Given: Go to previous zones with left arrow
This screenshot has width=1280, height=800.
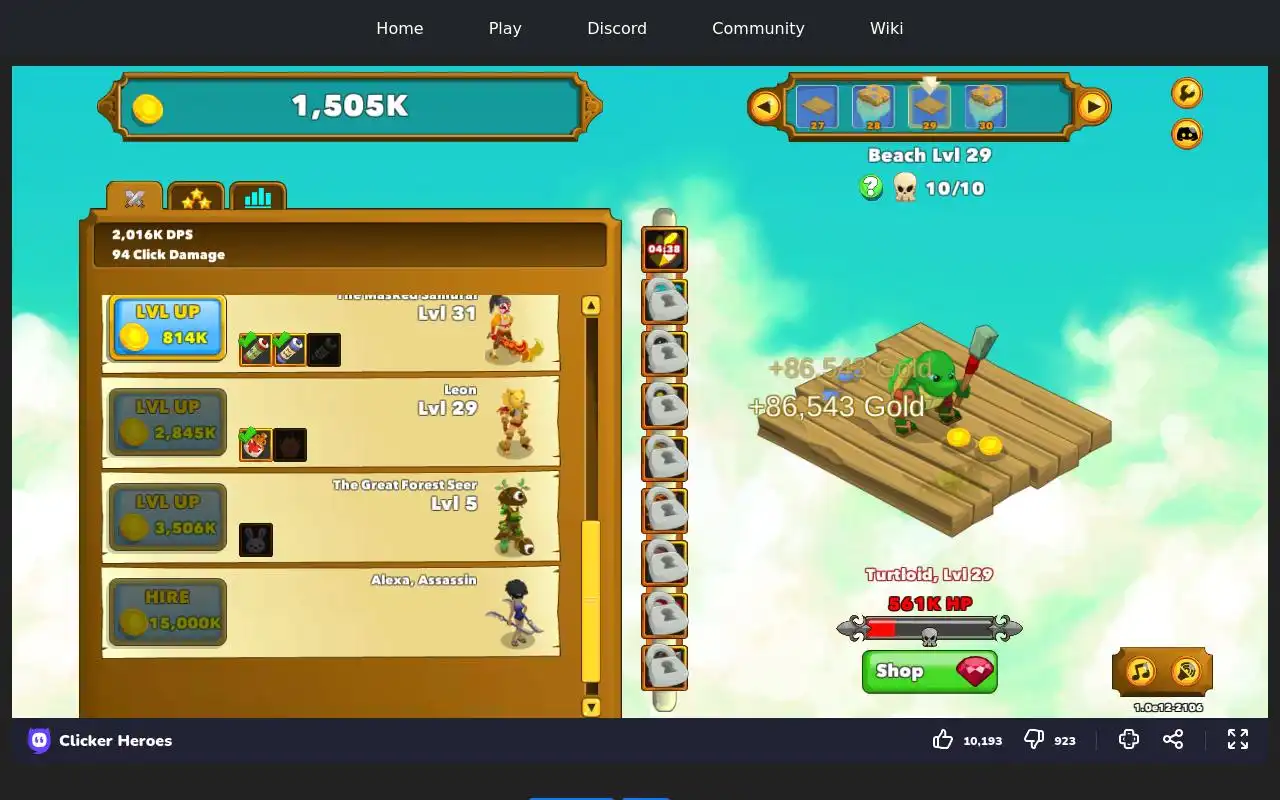Looking at the screenshot, I should coord(765,106).
